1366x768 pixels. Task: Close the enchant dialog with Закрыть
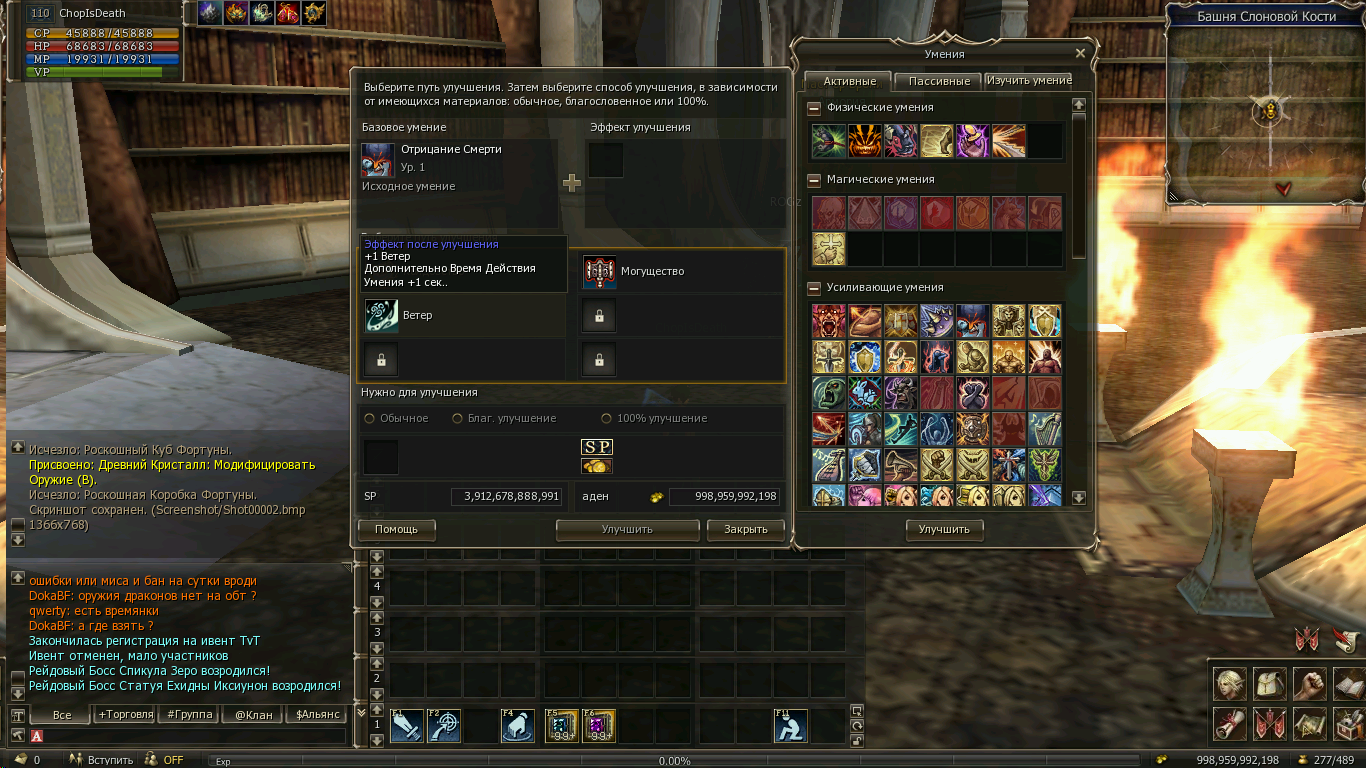click(x=745, y=529)
